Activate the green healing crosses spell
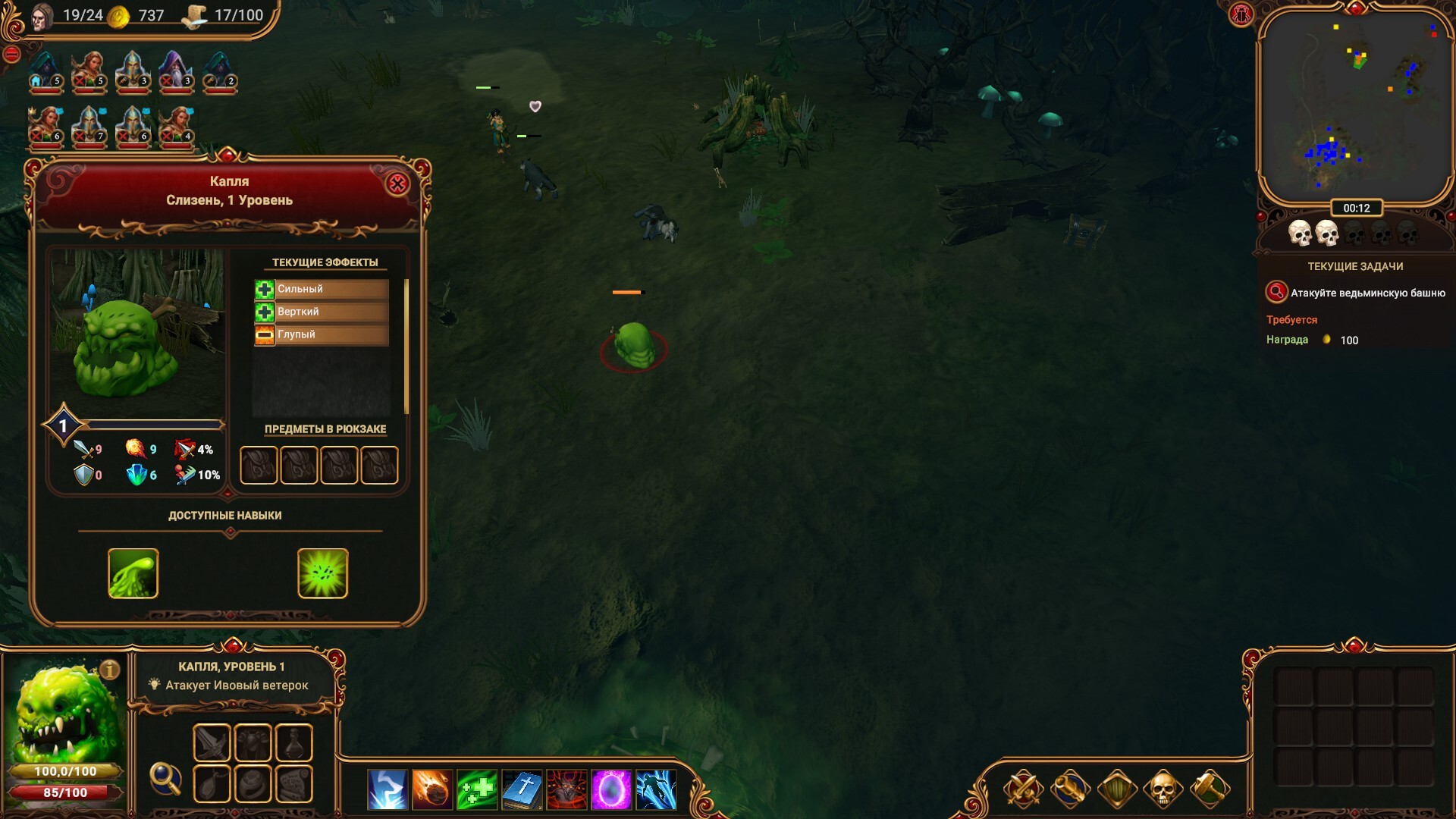The image size is (1456, 819). coord(477,789)
